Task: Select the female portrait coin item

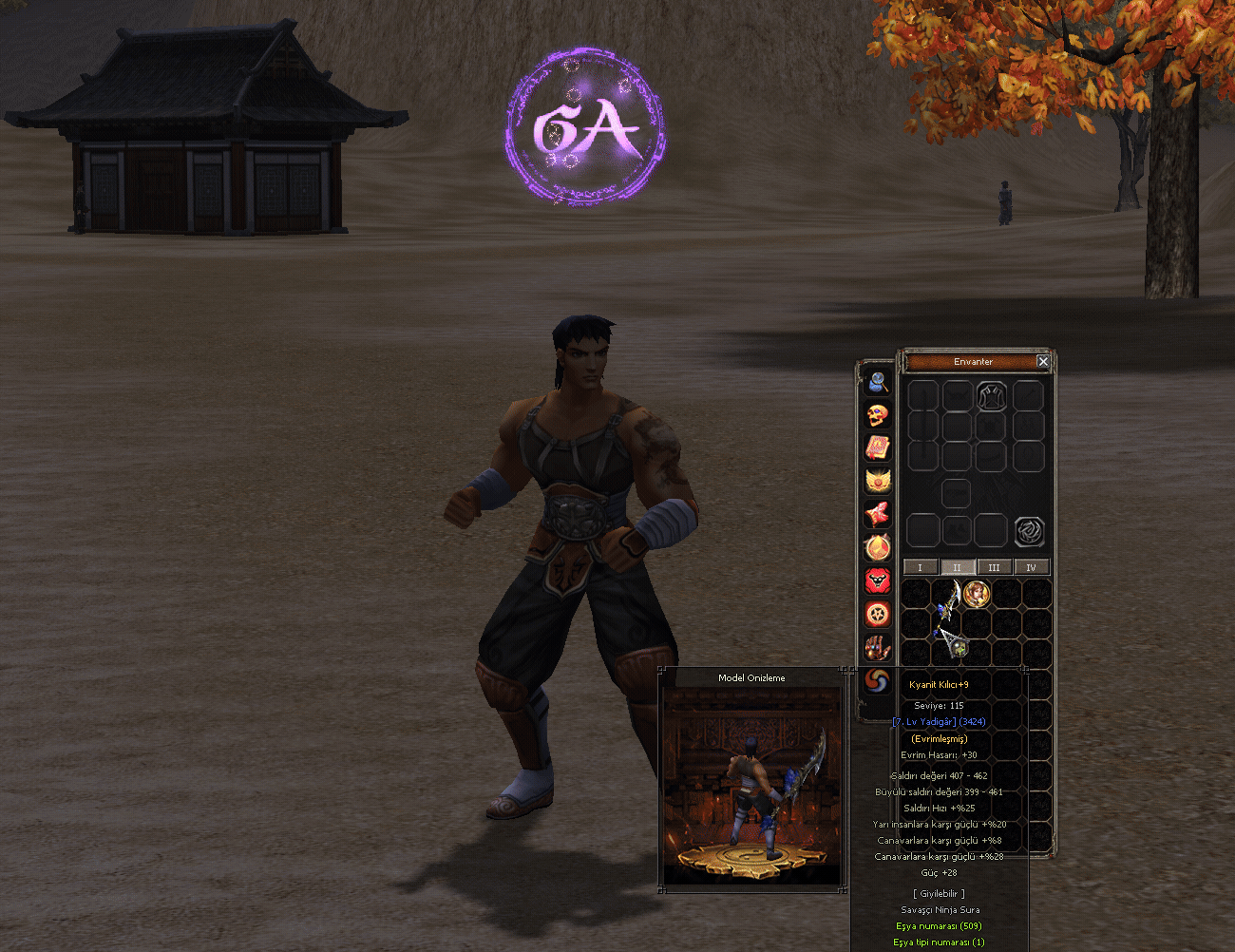Action: (977, 595)
